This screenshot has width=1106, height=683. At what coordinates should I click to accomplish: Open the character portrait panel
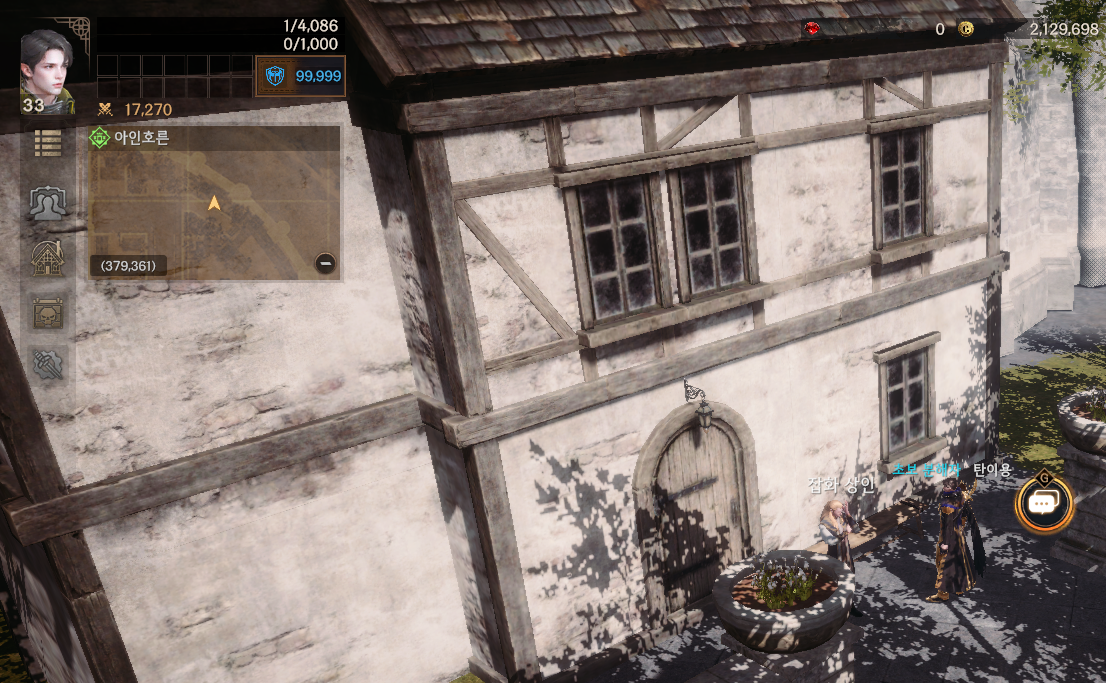tap(47, 65)
